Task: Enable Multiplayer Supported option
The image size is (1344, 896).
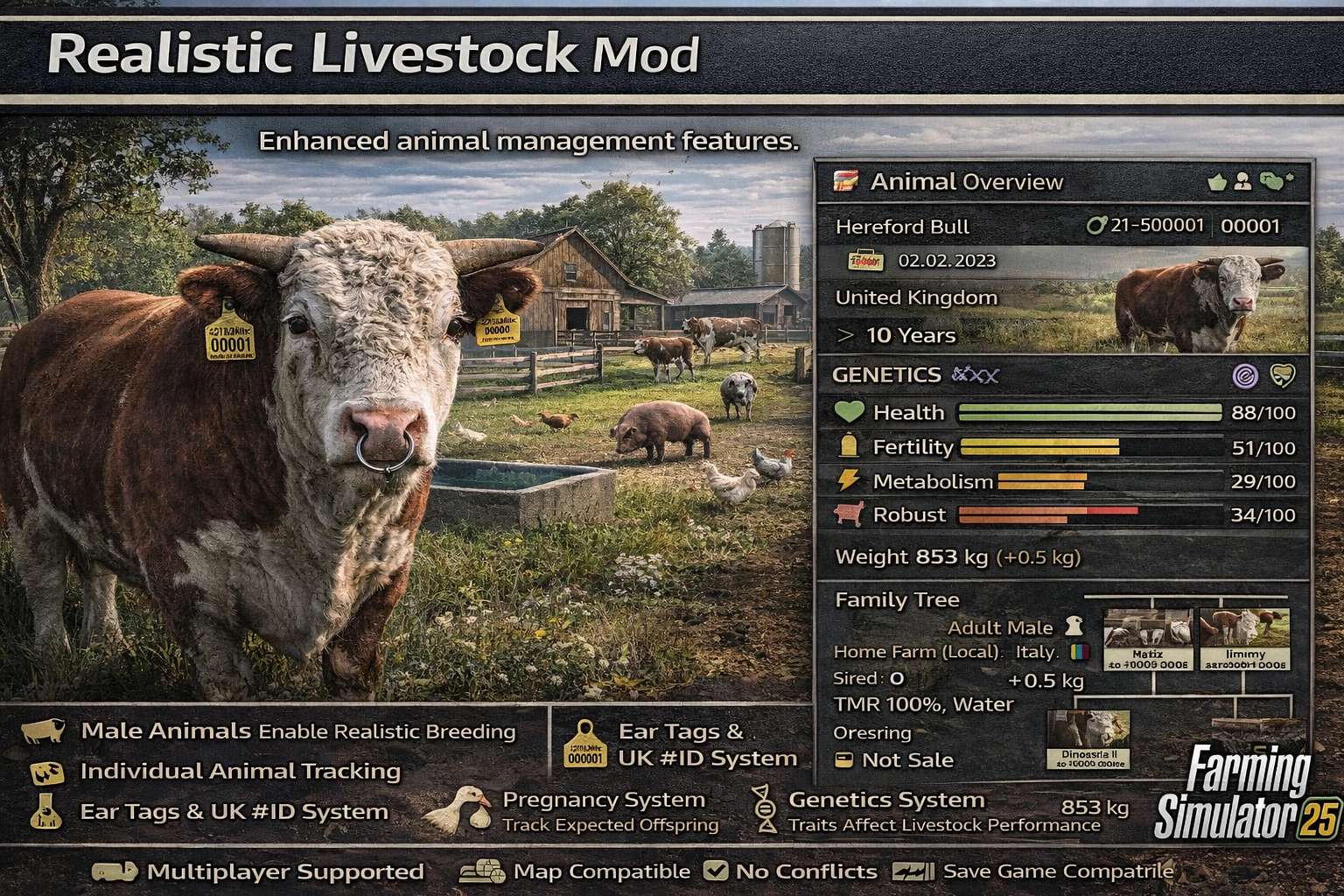Action: (114, 871)
